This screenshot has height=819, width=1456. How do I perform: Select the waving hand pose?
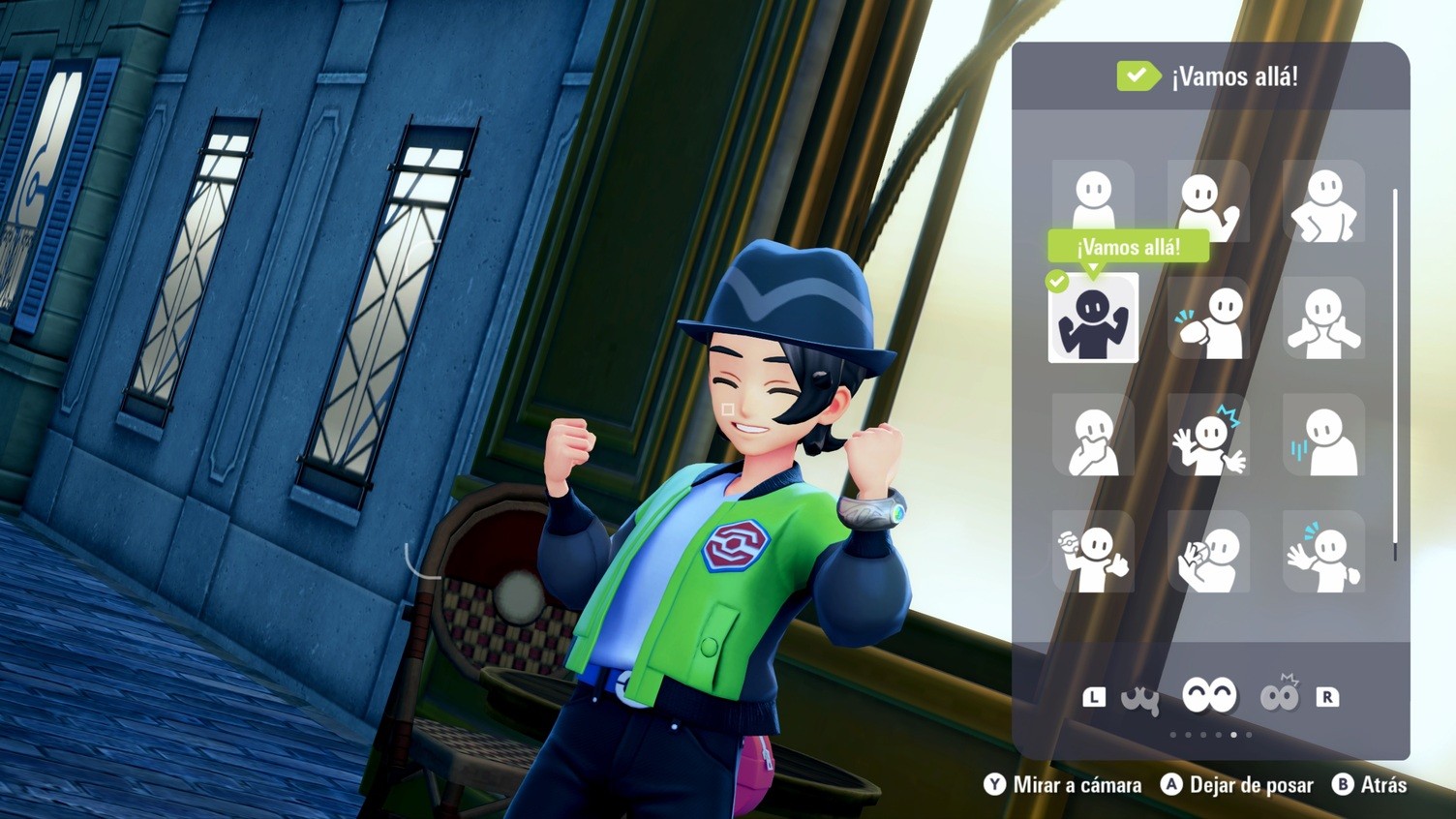tap(1323, 552)
